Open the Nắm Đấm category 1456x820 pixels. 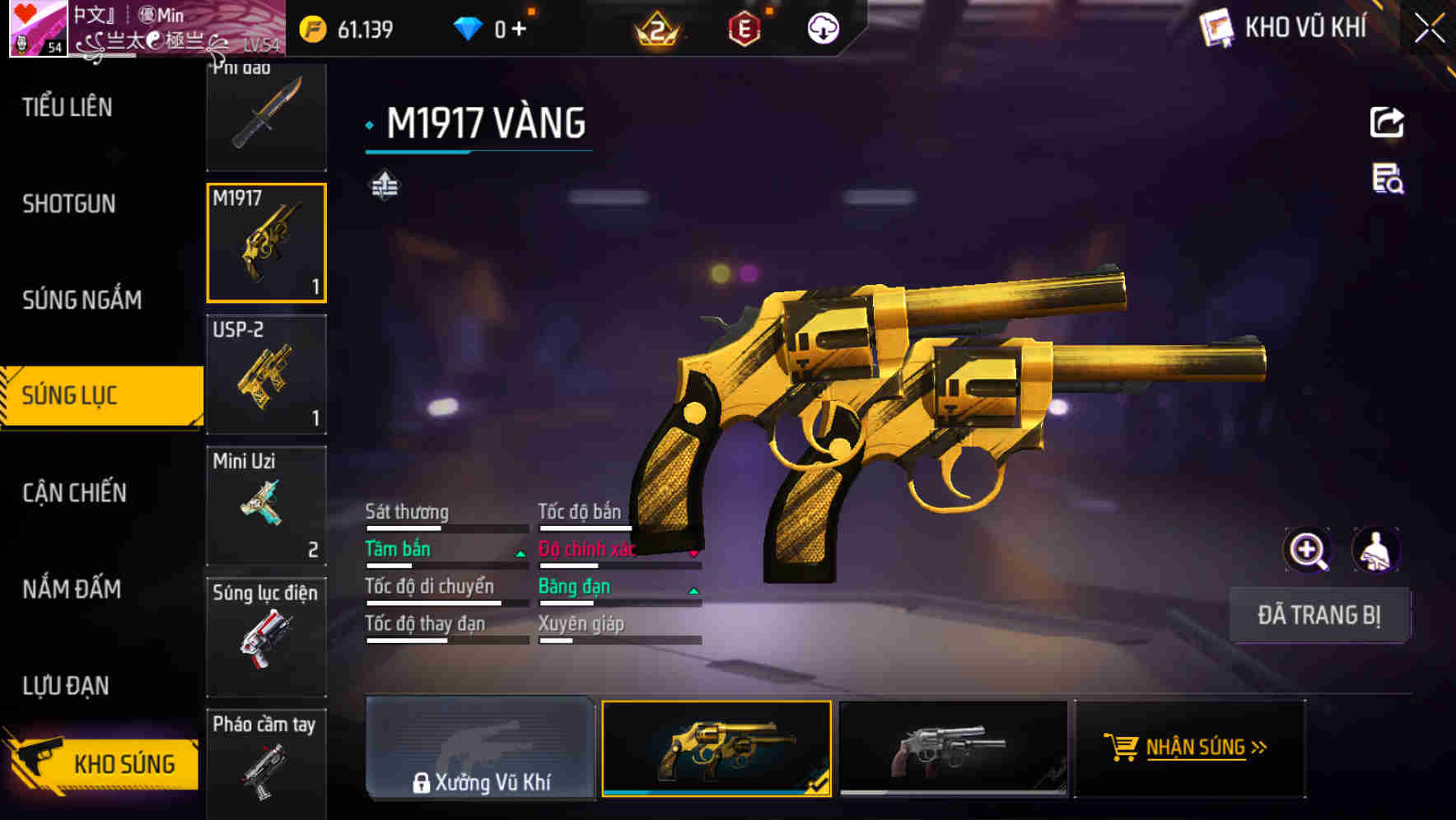(72, 589)
